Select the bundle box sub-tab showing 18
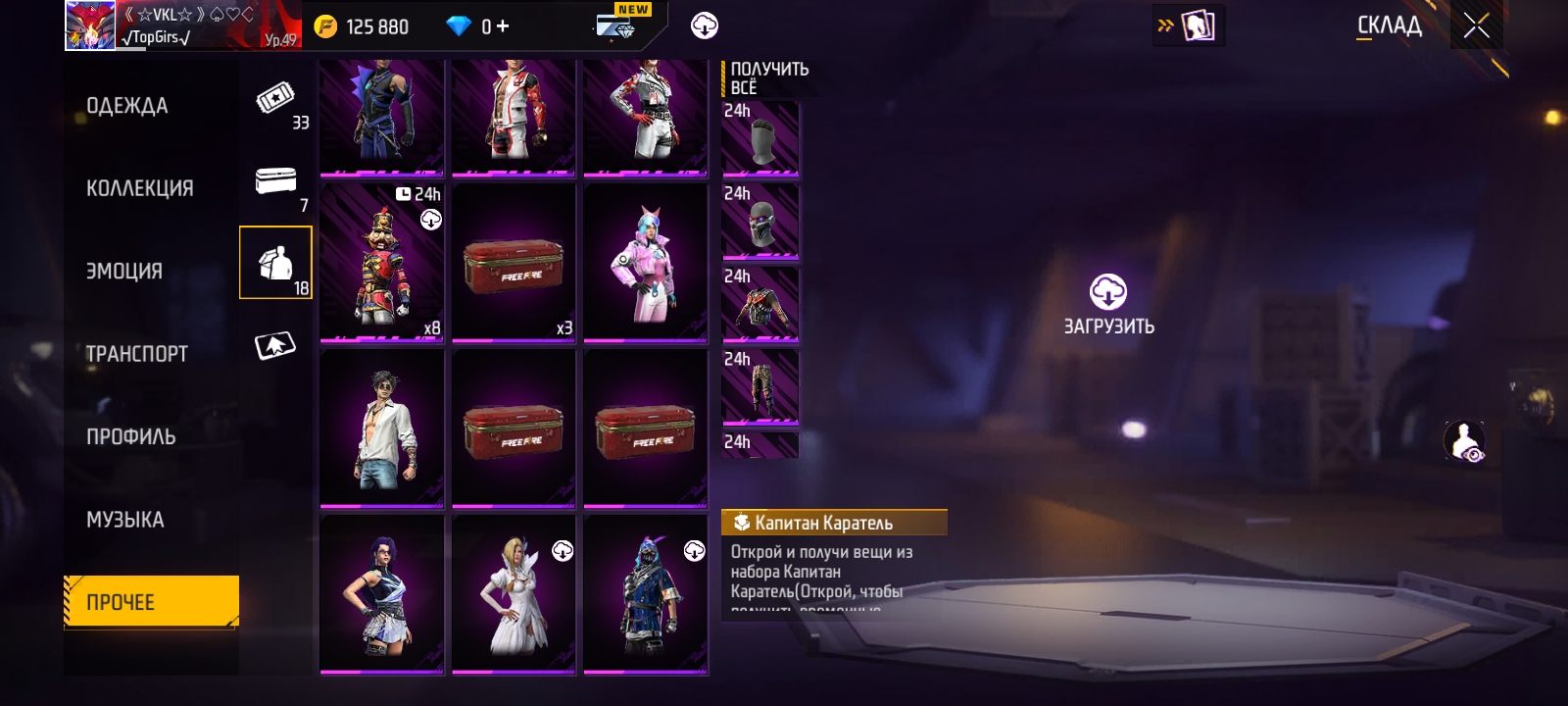The height and width of the screenshot is (706, 1568). coord(275,263)
